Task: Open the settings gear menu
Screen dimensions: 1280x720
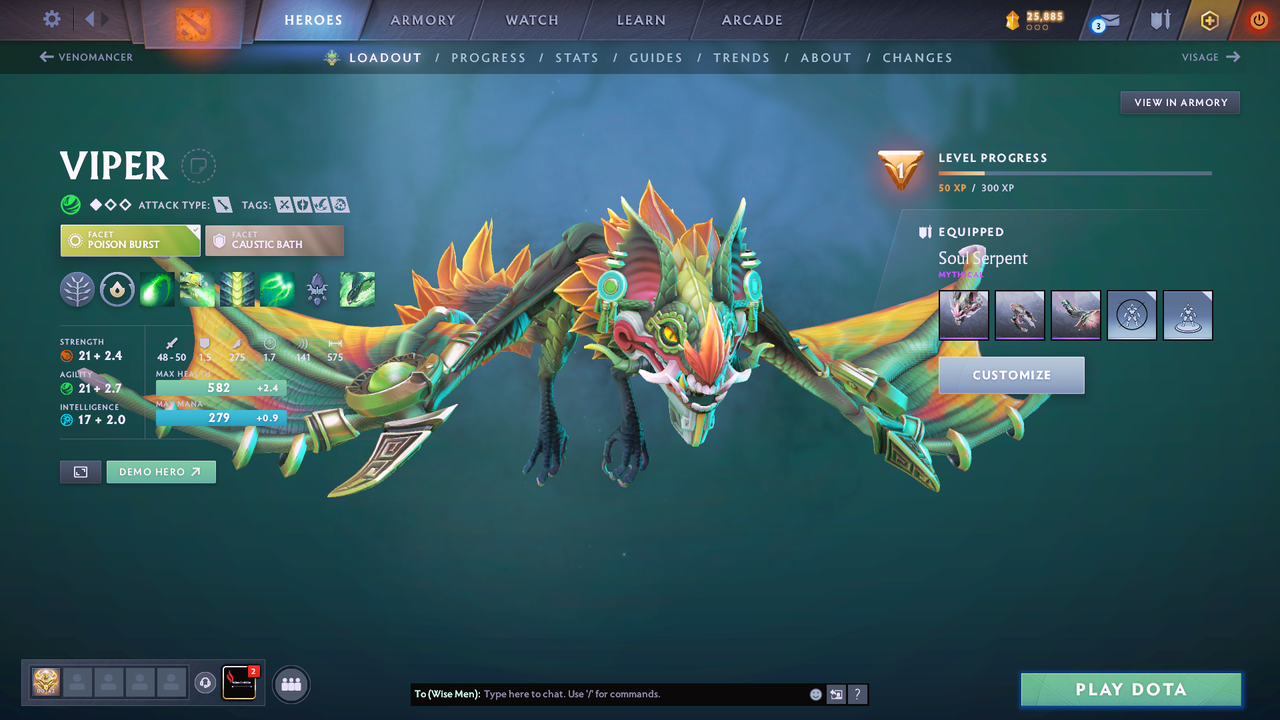Action: [52, 19]
